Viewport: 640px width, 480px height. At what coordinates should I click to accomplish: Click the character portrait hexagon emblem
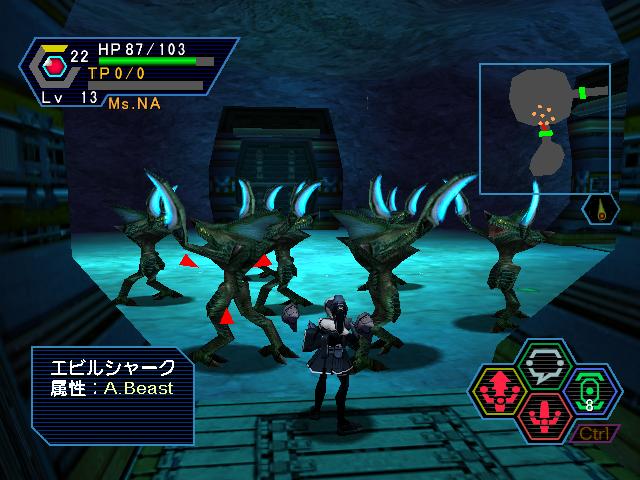coord(55,67)
